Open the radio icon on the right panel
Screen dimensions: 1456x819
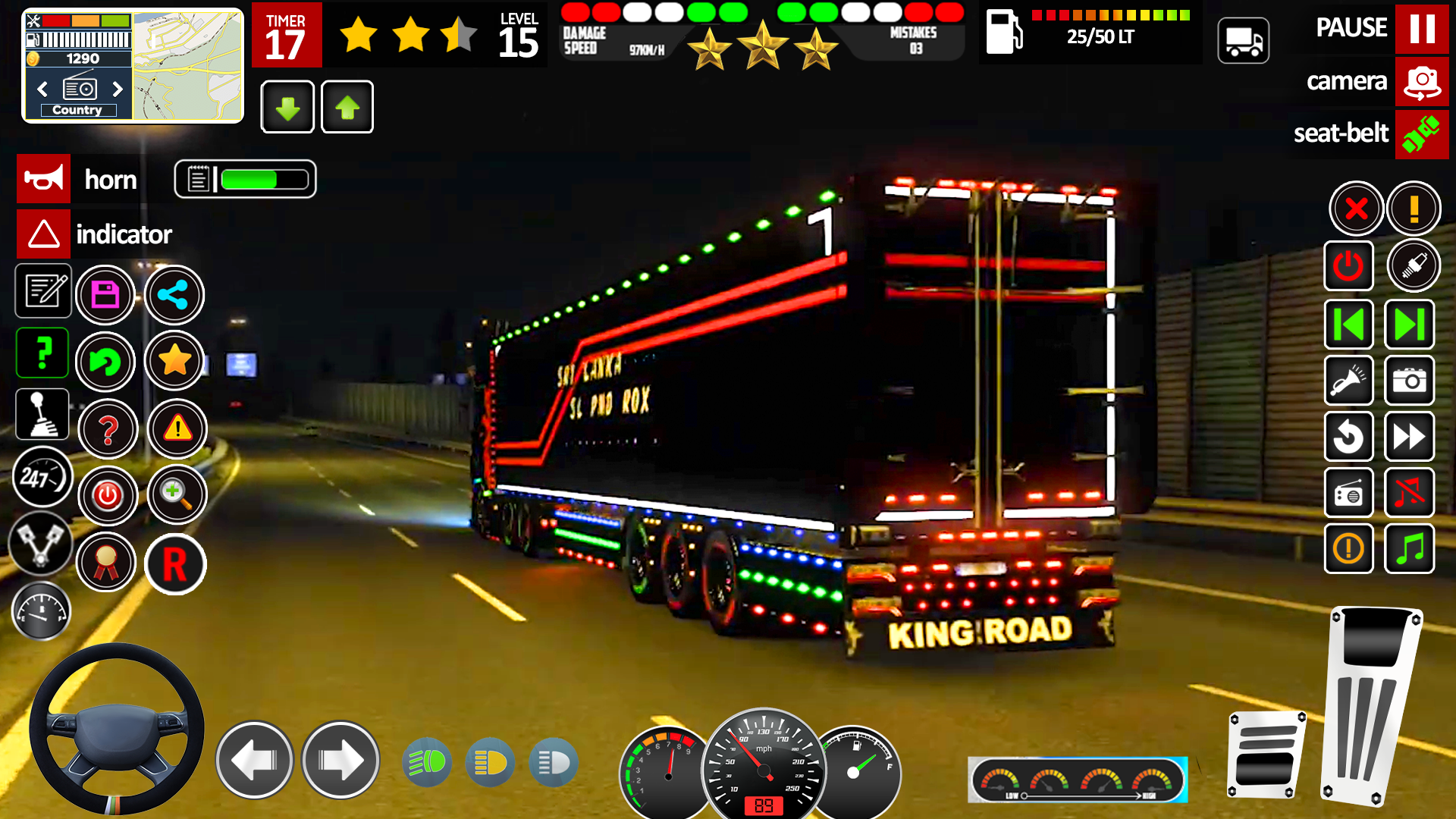point(1348,493)
